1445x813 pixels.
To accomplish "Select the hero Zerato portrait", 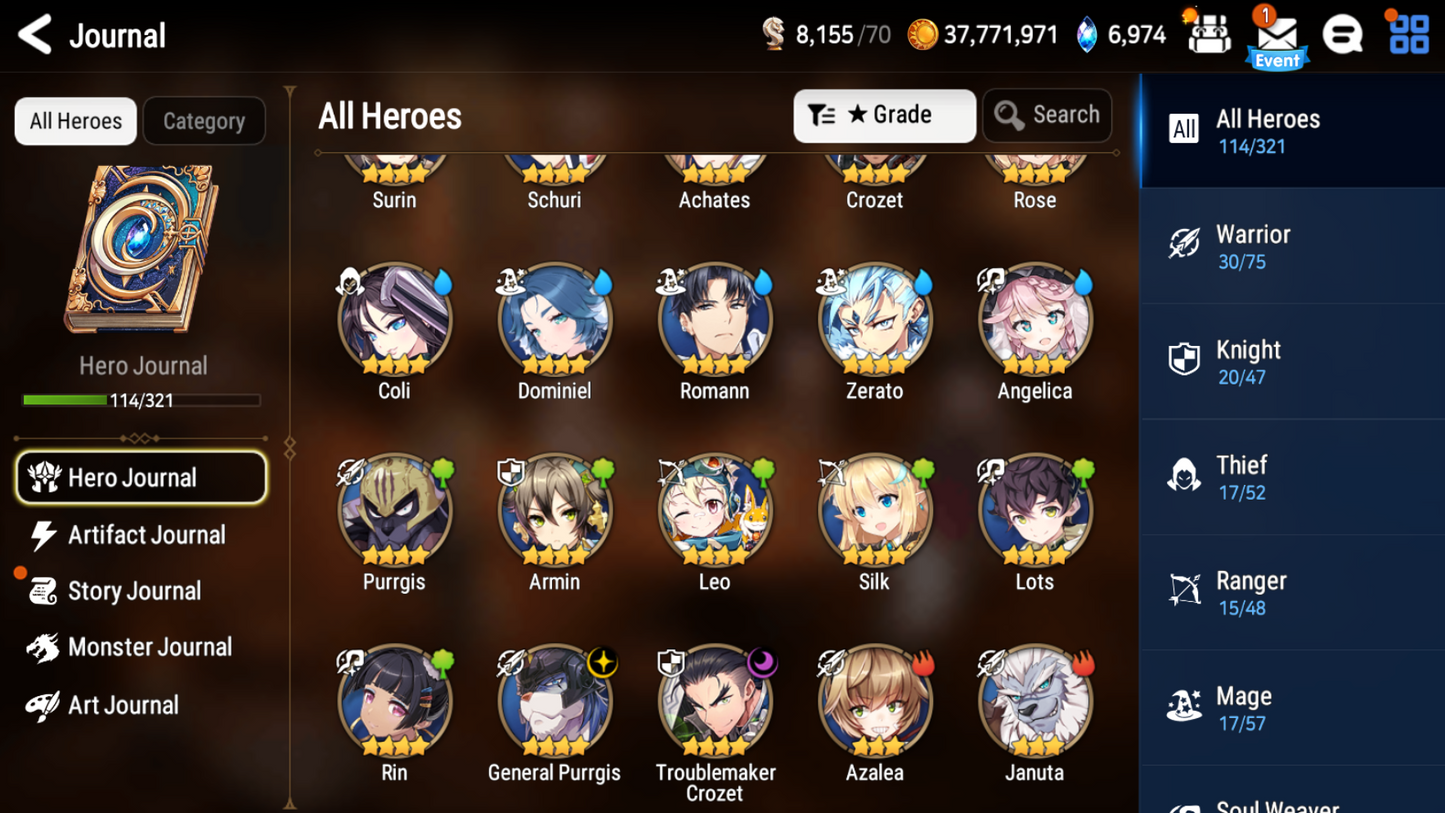I will click(x=874, y=320).
